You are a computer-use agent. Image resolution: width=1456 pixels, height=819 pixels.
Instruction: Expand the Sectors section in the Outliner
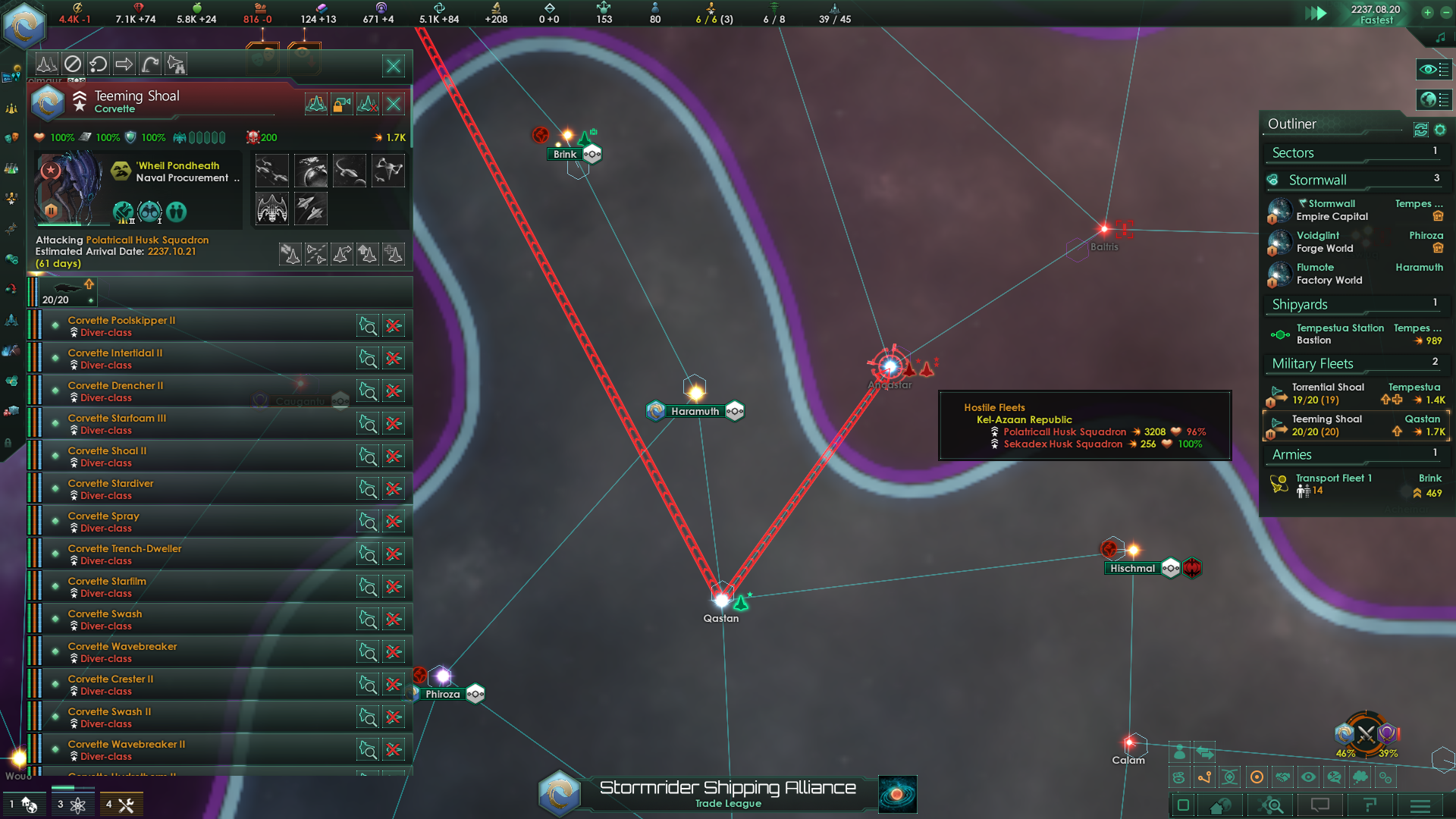pyautogui.click(x=1293, y=152)
